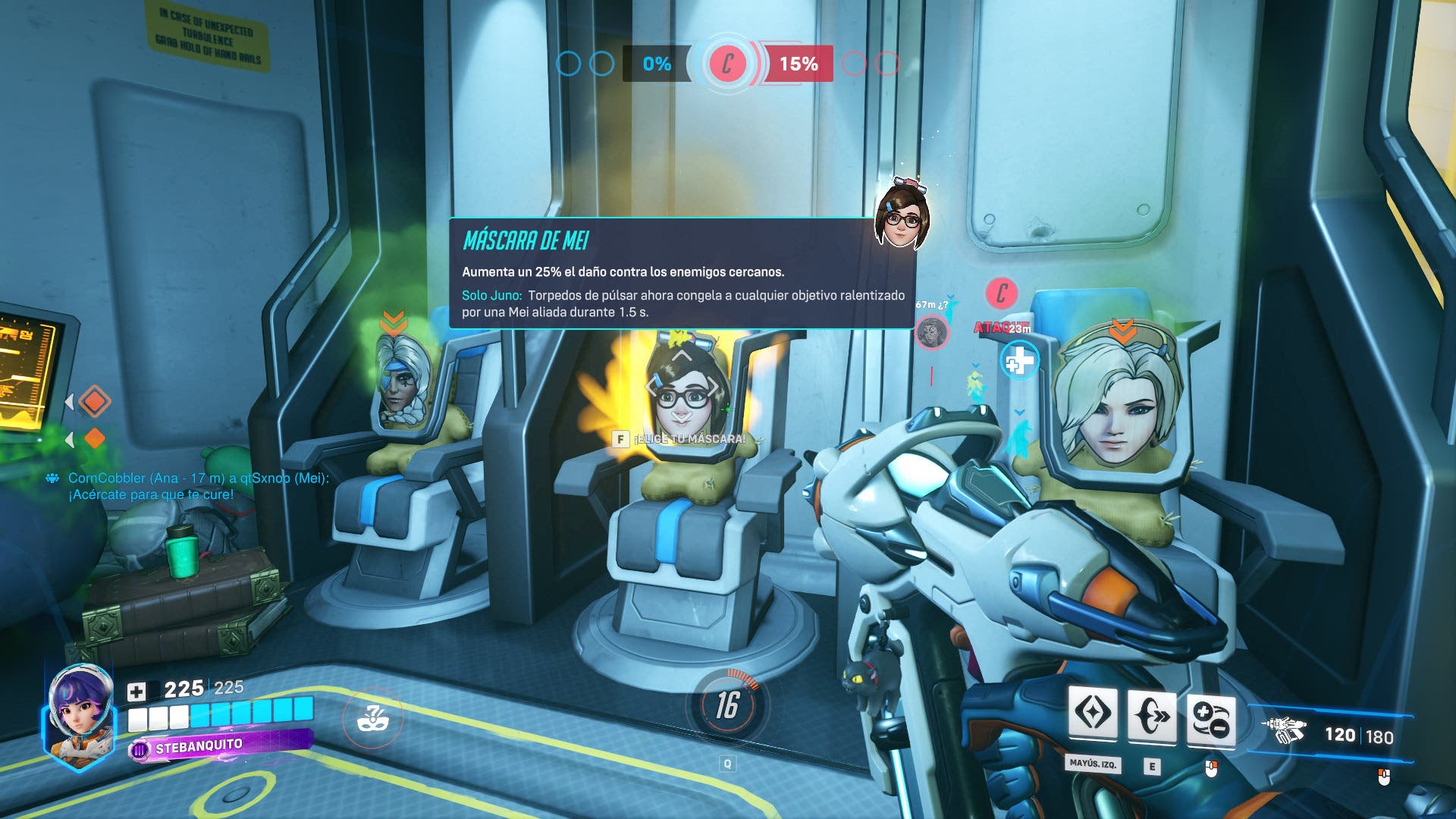
Task: Click the masquerade mask icon near health
Action: point(372,718)
